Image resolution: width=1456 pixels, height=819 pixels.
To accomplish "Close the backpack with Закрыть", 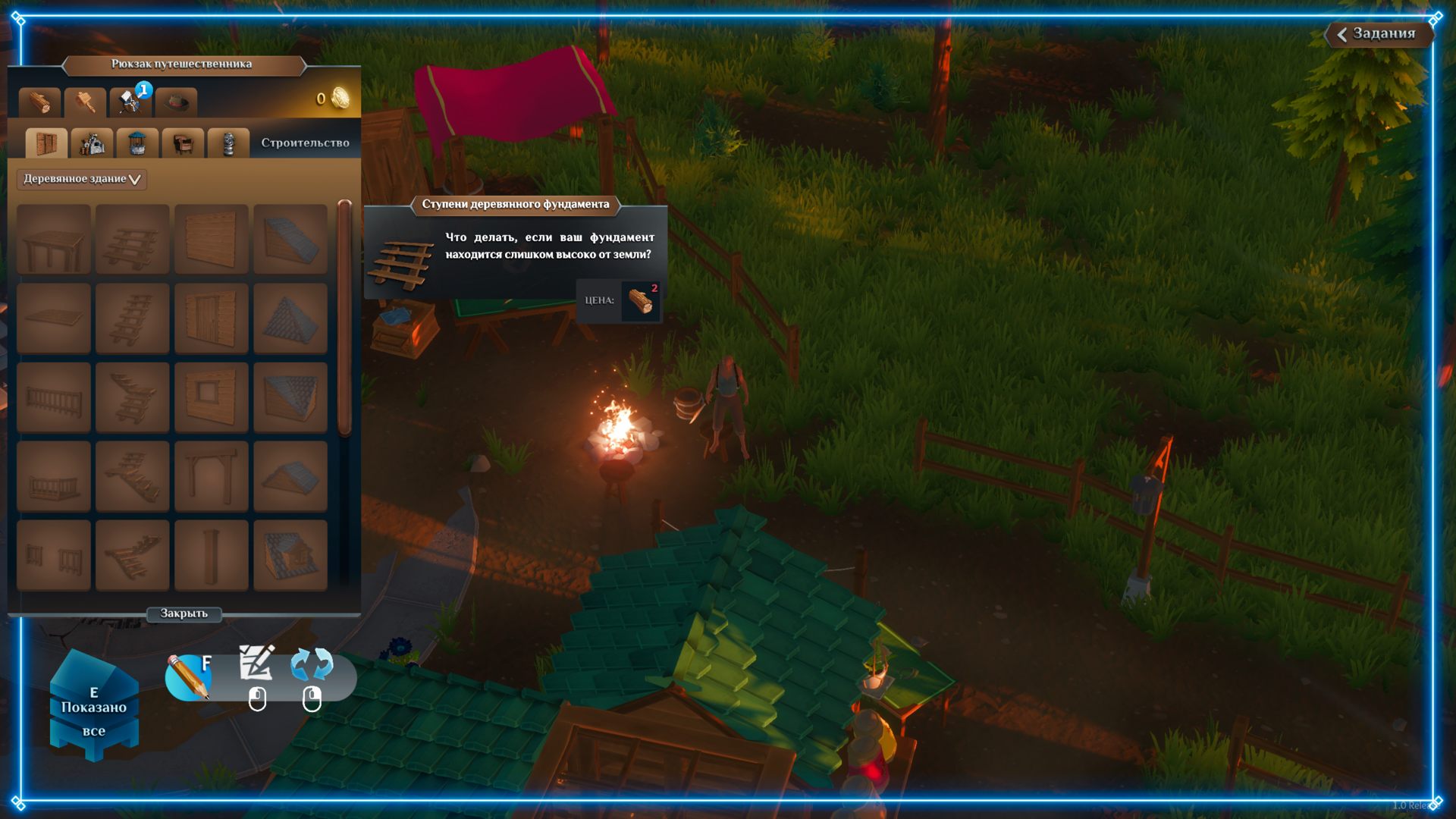I will (184, 613).
